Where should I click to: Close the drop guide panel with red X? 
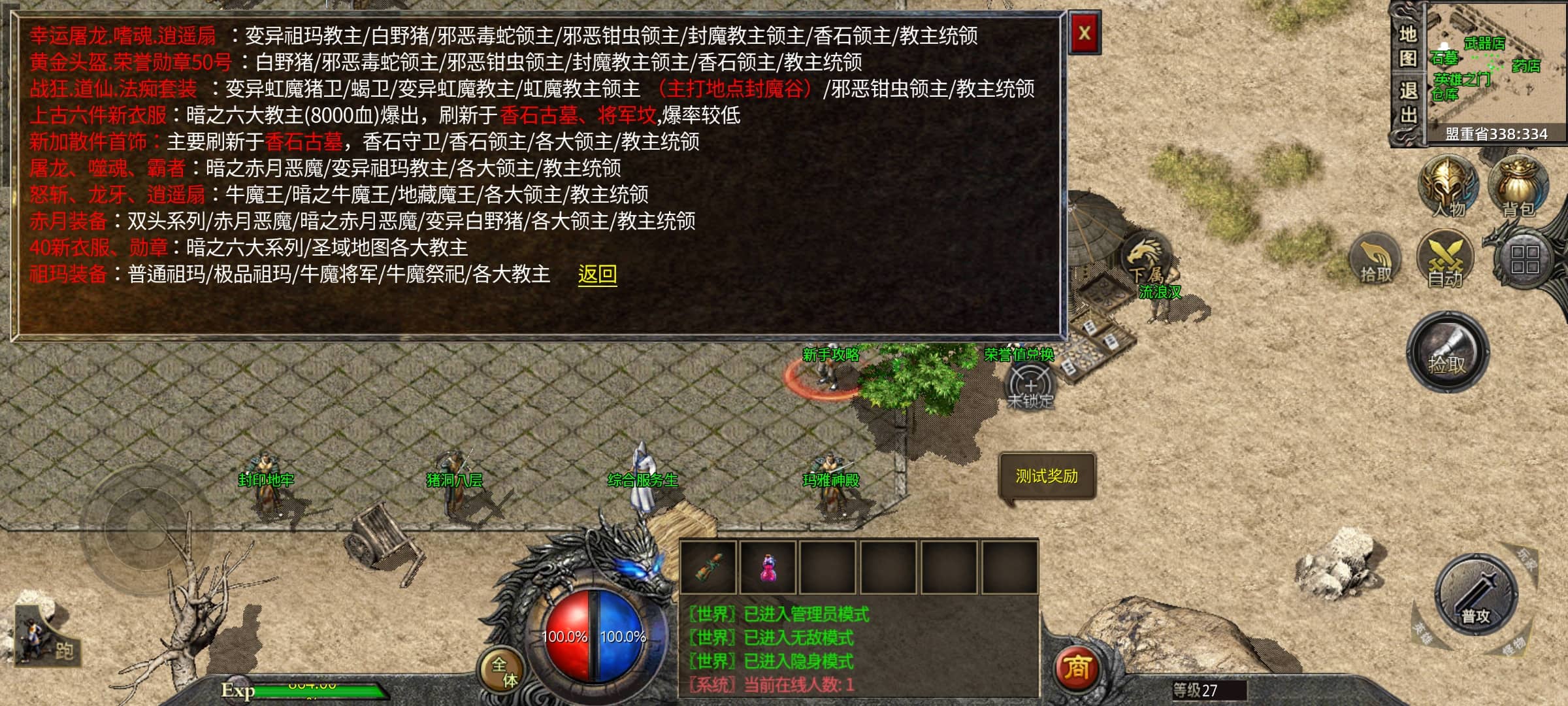[1084, 33]
